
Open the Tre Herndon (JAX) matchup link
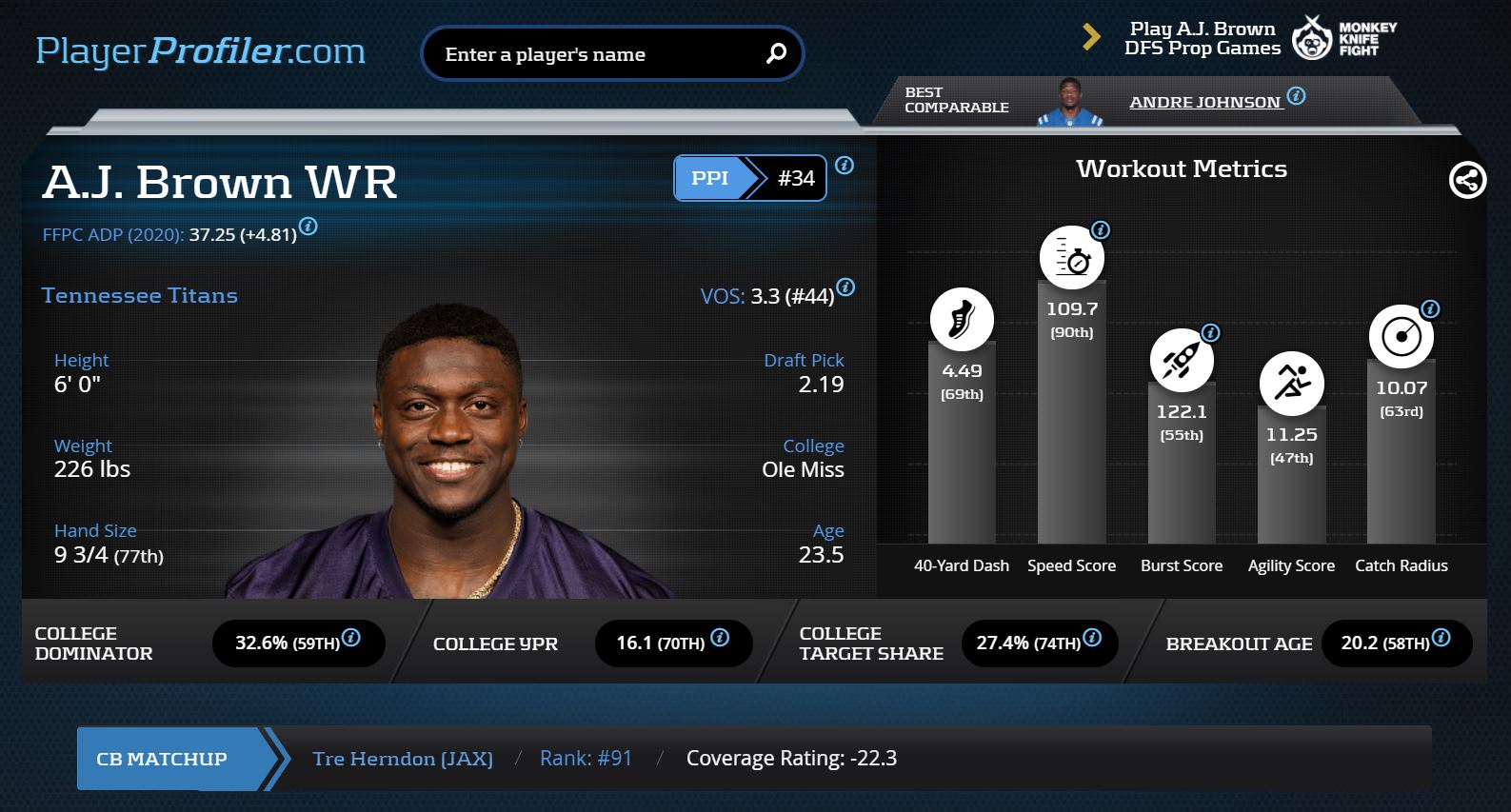(403, 759)
